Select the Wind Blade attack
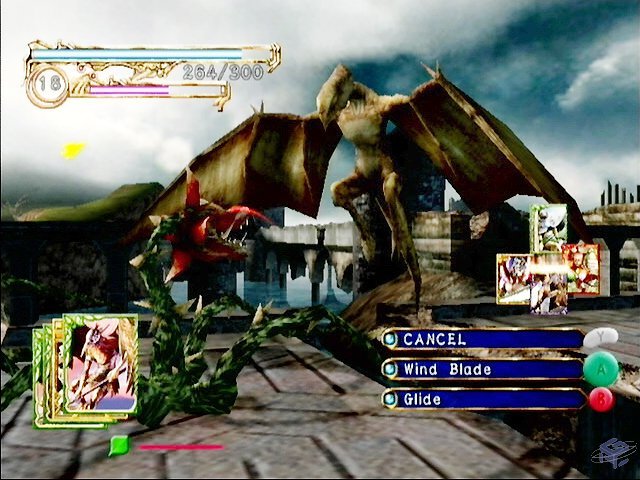Image resolution: width=640 pixels, height=480 pixels. coord(482,369)
